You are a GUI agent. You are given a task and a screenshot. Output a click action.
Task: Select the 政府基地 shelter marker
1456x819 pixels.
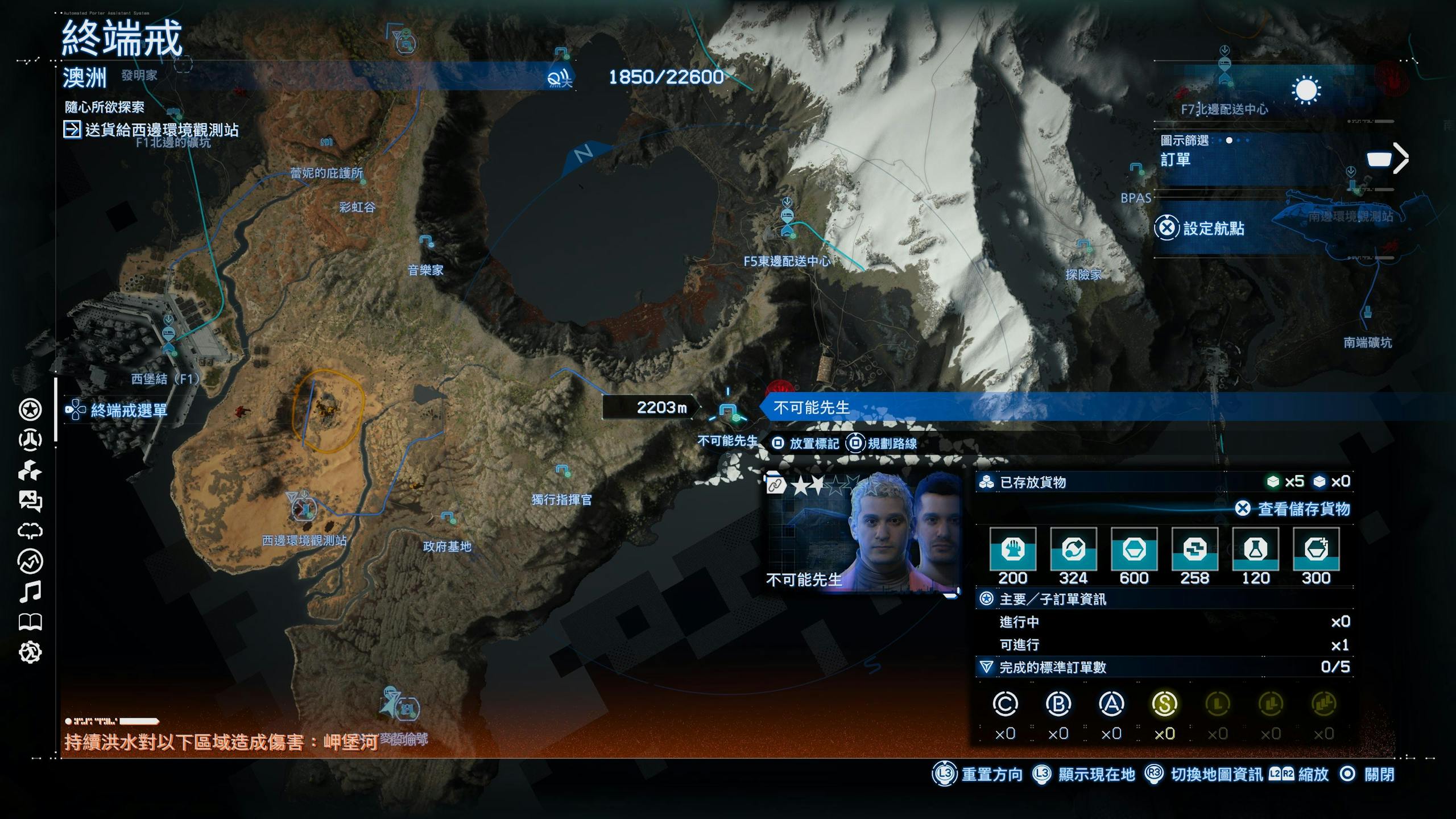tap(448, 518)
